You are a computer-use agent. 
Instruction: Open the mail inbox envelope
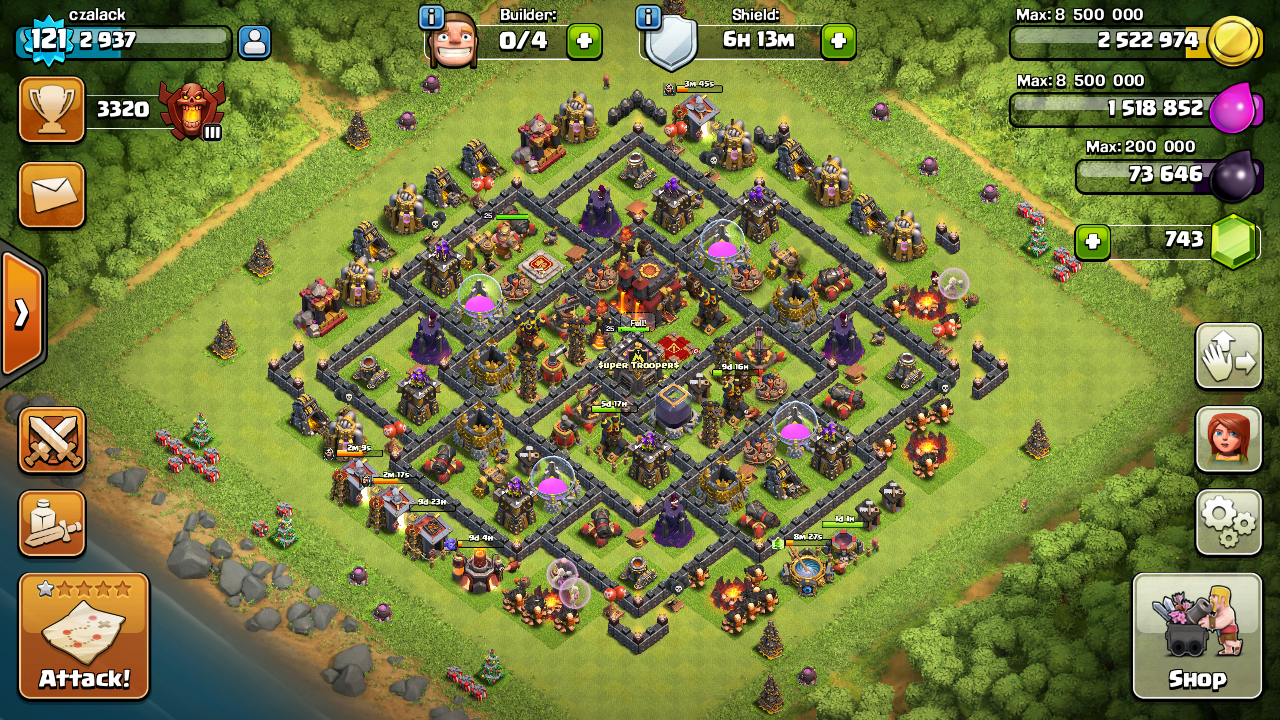pos(52,195)
